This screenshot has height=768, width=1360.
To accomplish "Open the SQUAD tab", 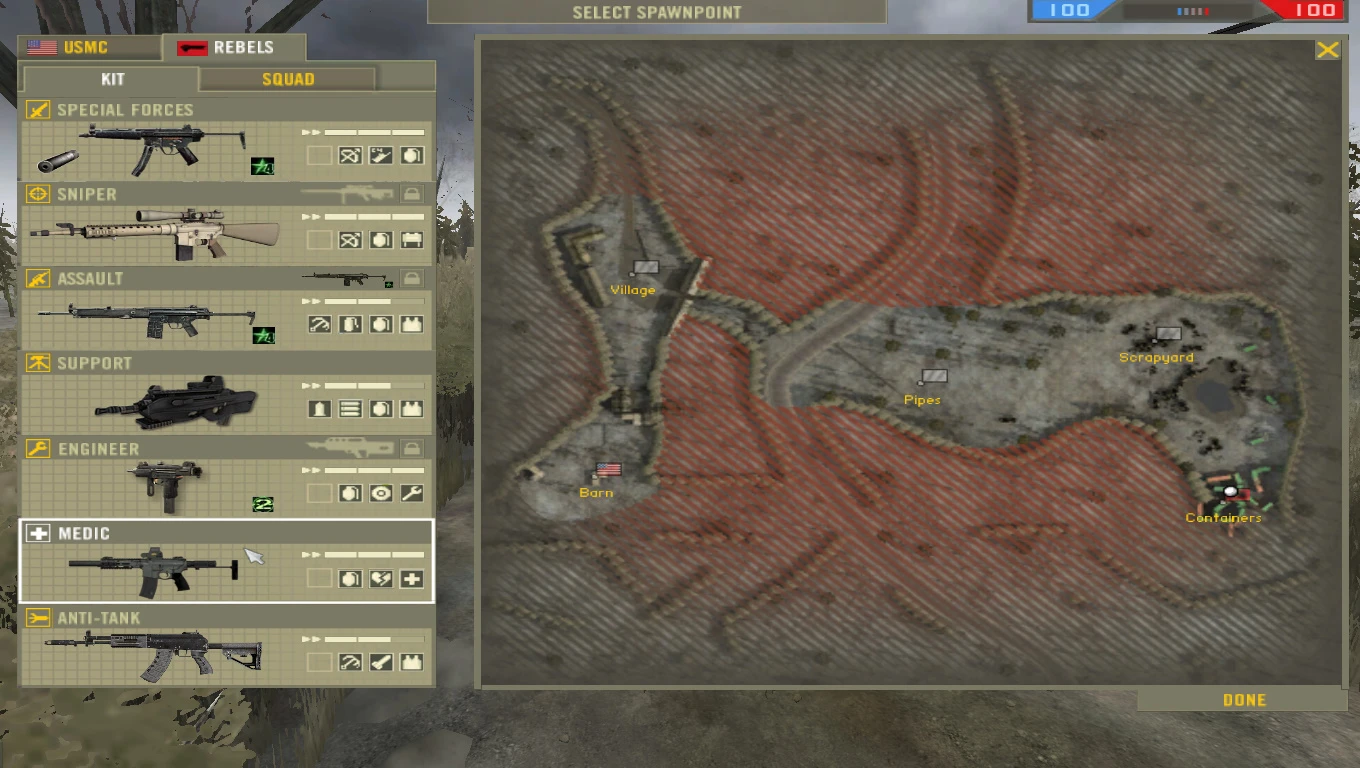I will pyautogui.click(x=287, y=78).
